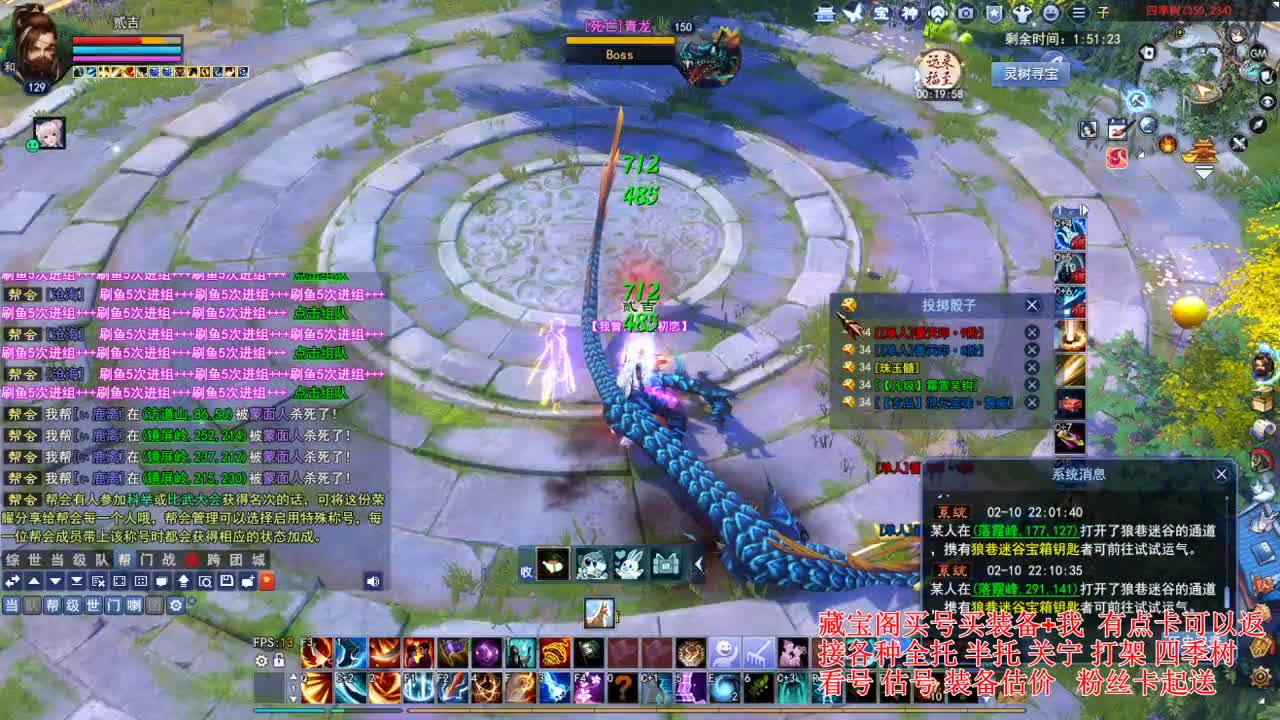1280x720 pixels.
Task: Jump to newest chat with the bottom-arrow icon
Action: click(x=75, y=580)
